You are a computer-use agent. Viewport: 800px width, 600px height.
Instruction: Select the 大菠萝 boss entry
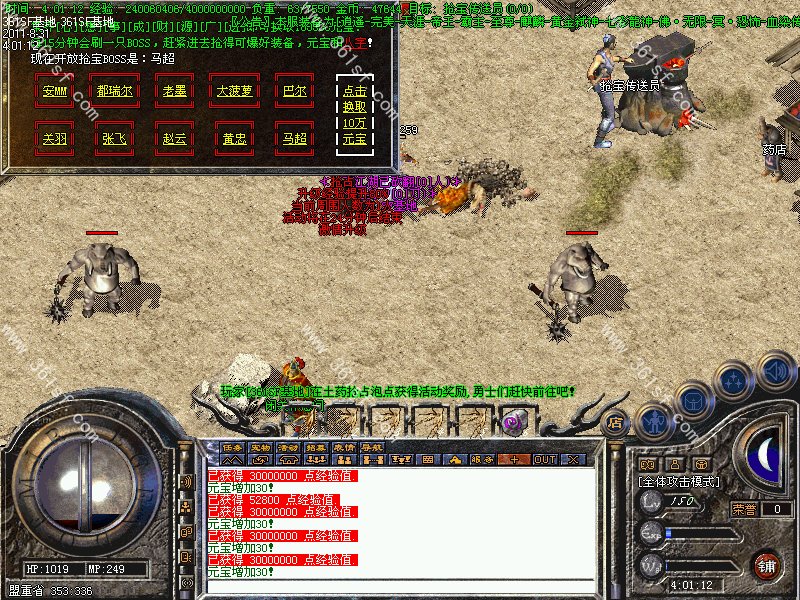(x=235, y=89)
